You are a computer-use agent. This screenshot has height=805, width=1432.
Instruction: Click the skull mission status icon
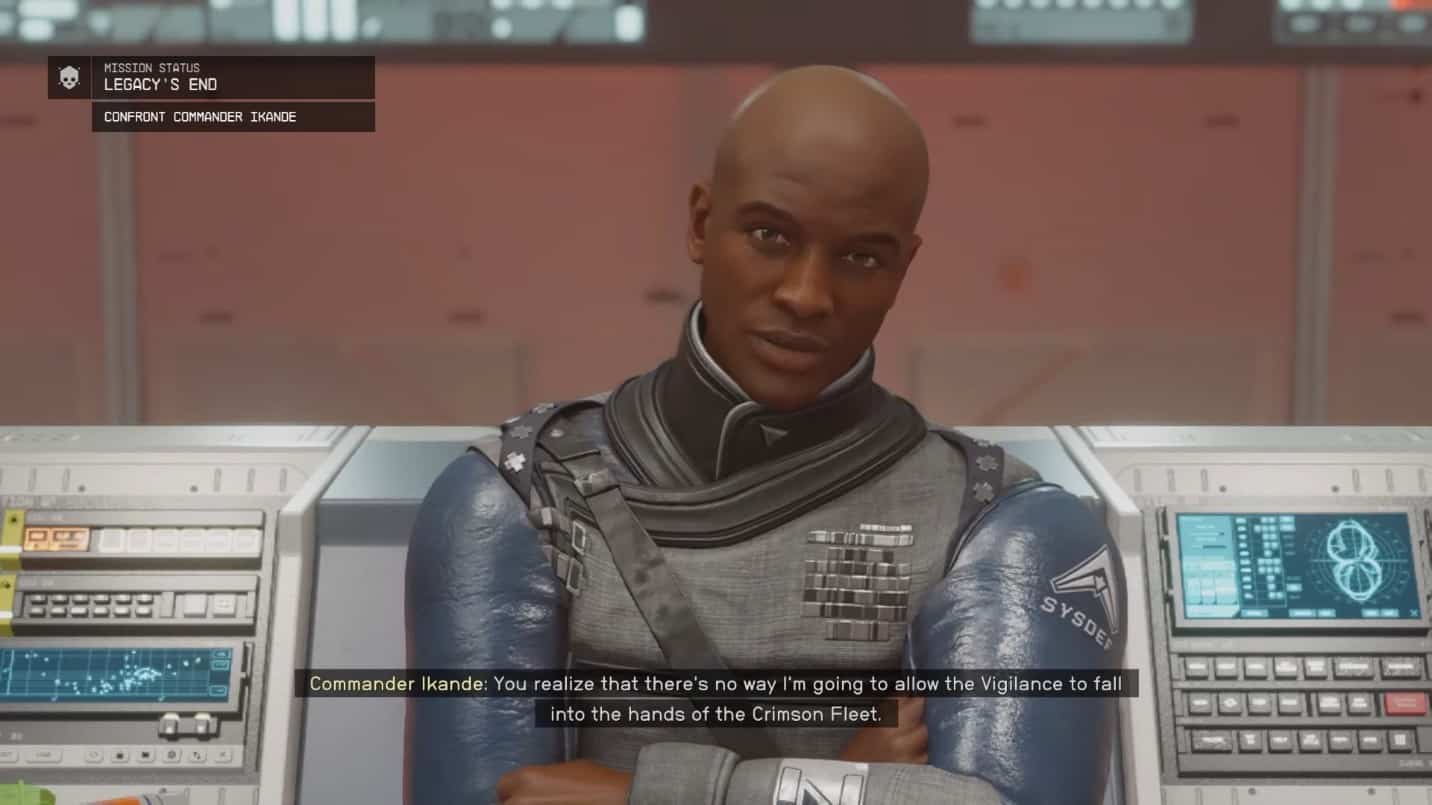66,76
